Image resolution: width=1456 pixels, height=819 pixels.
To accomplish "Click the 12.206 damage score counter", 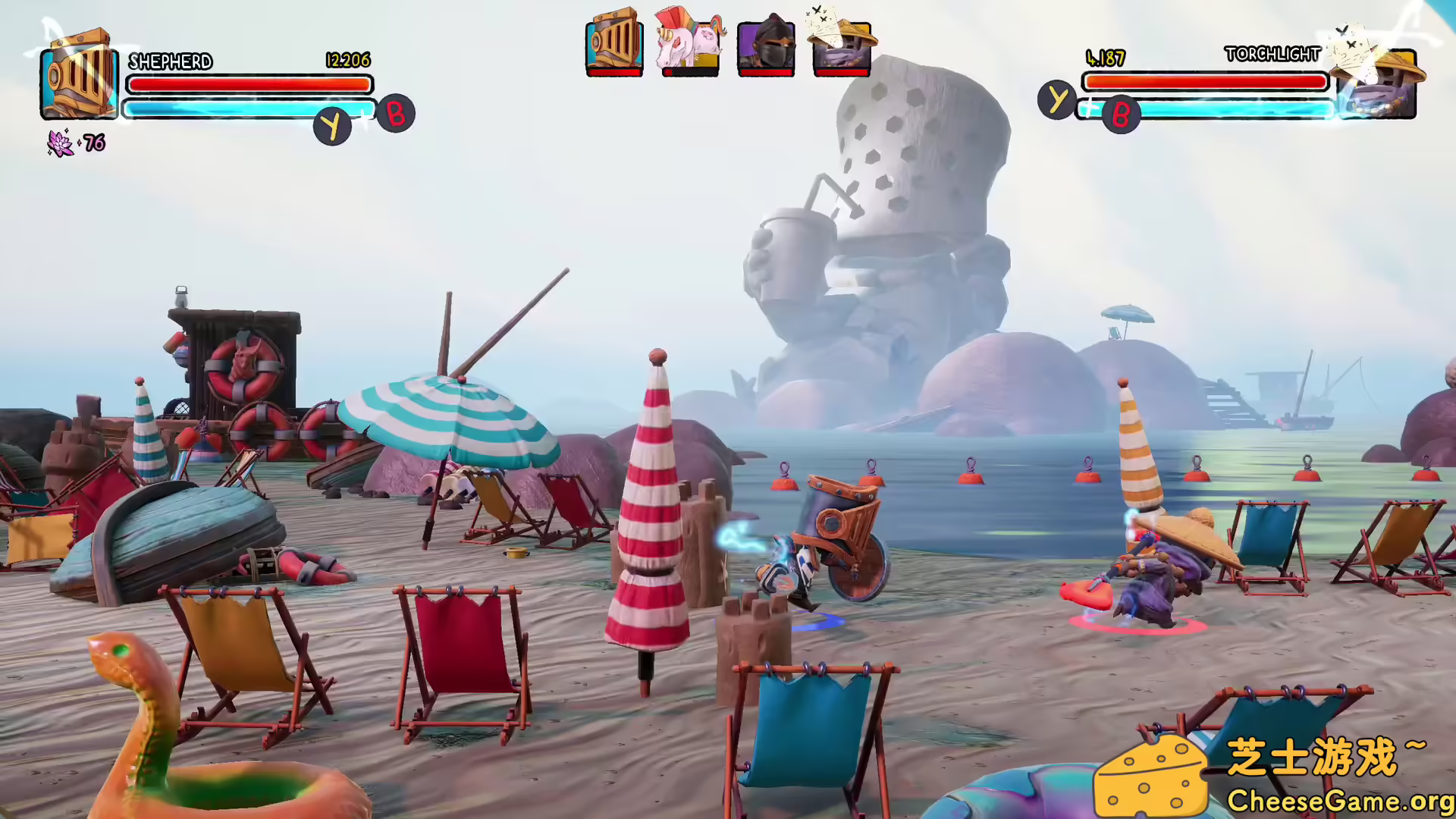I will pyautogui.click(x=347, y=61).
